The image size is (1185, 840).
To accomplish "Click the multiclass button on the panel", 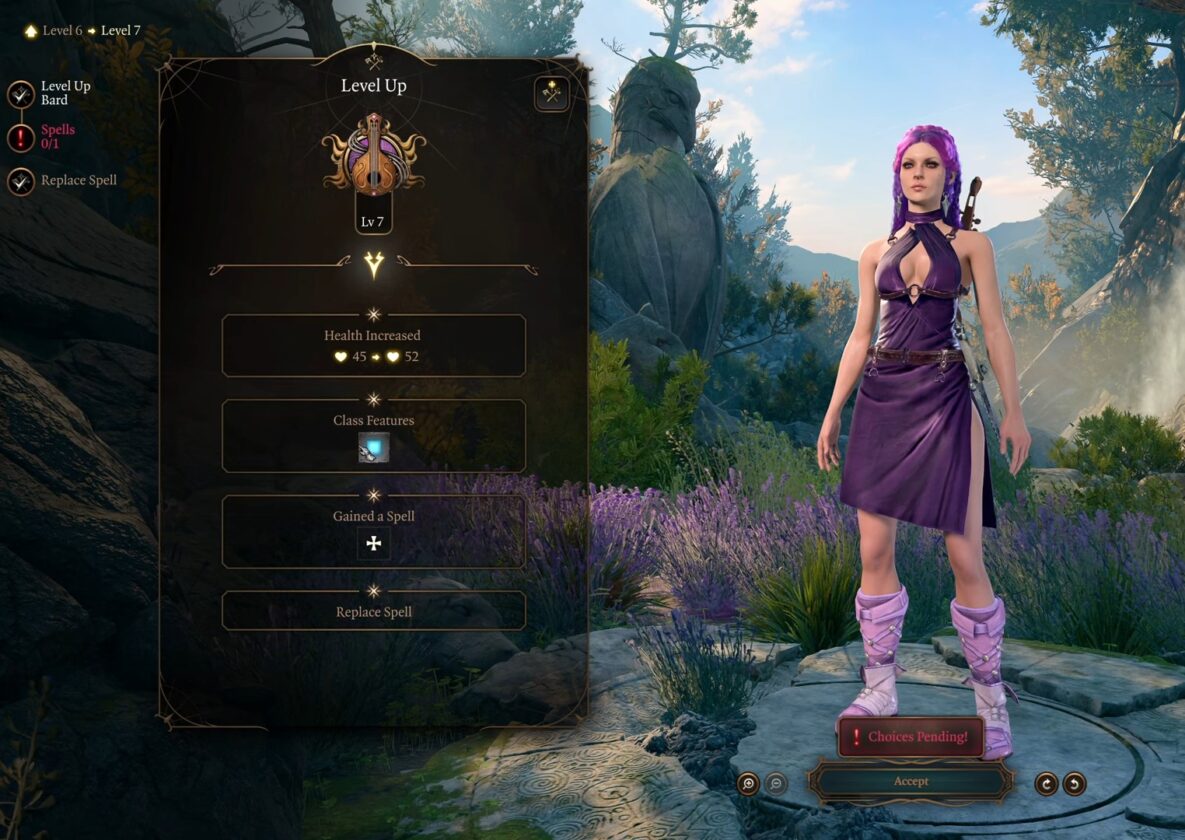I will [551, 94].
